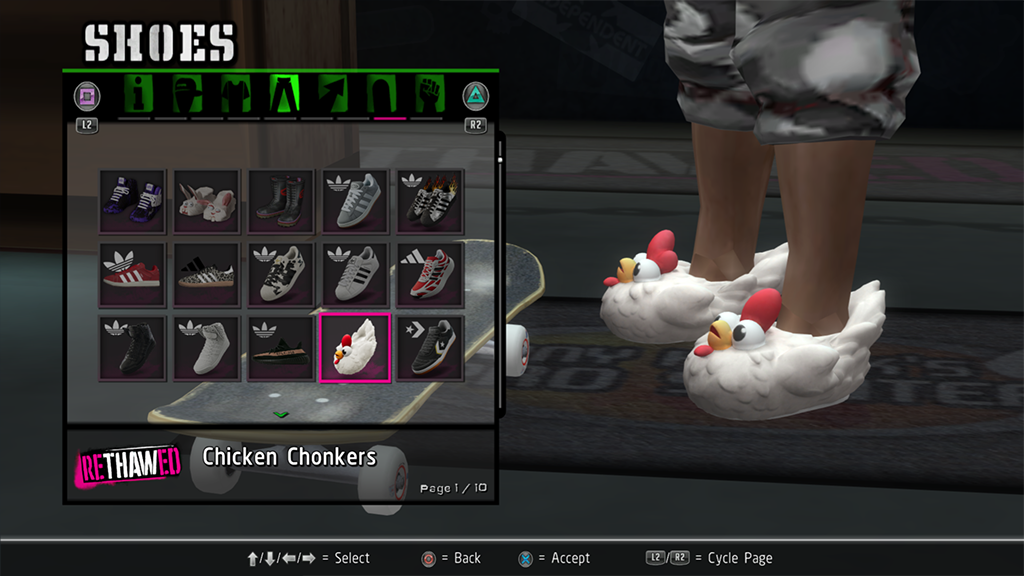Choose the black Converse sneakers

(x=430, y=348)
